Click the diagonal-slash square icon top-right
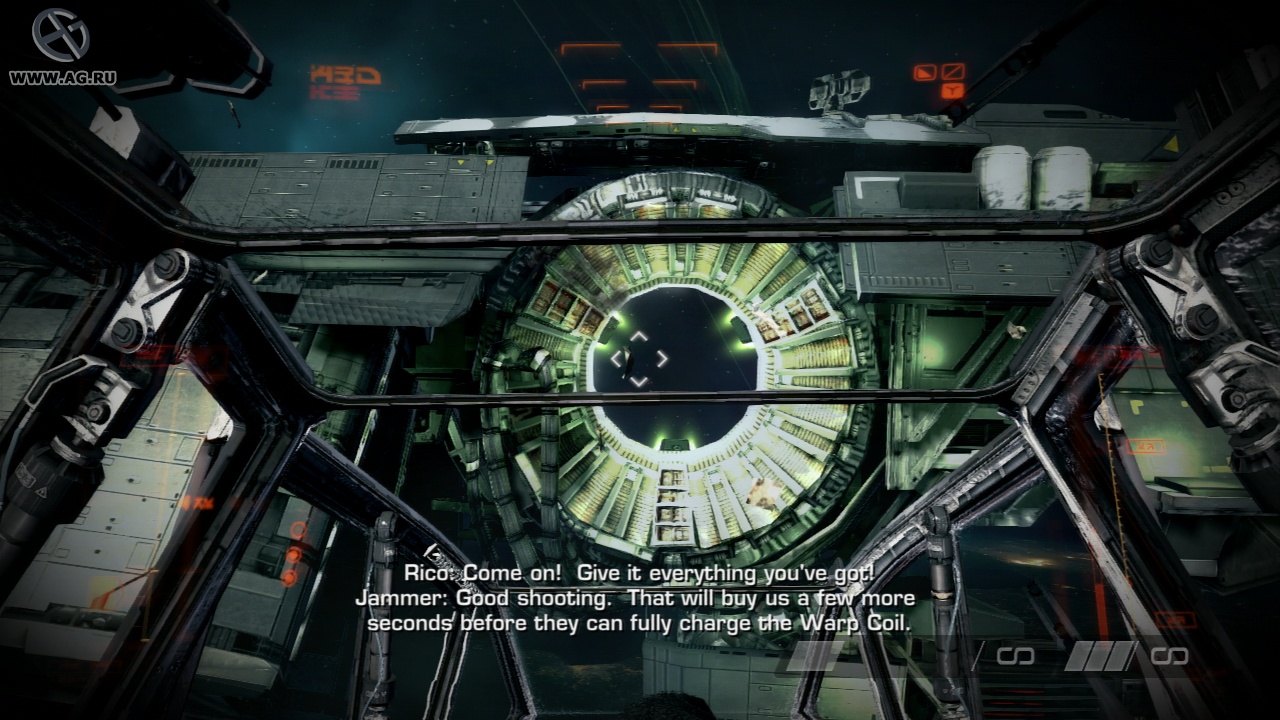The width and height of the screenshot is (1280, 720). tap(954, 72)
